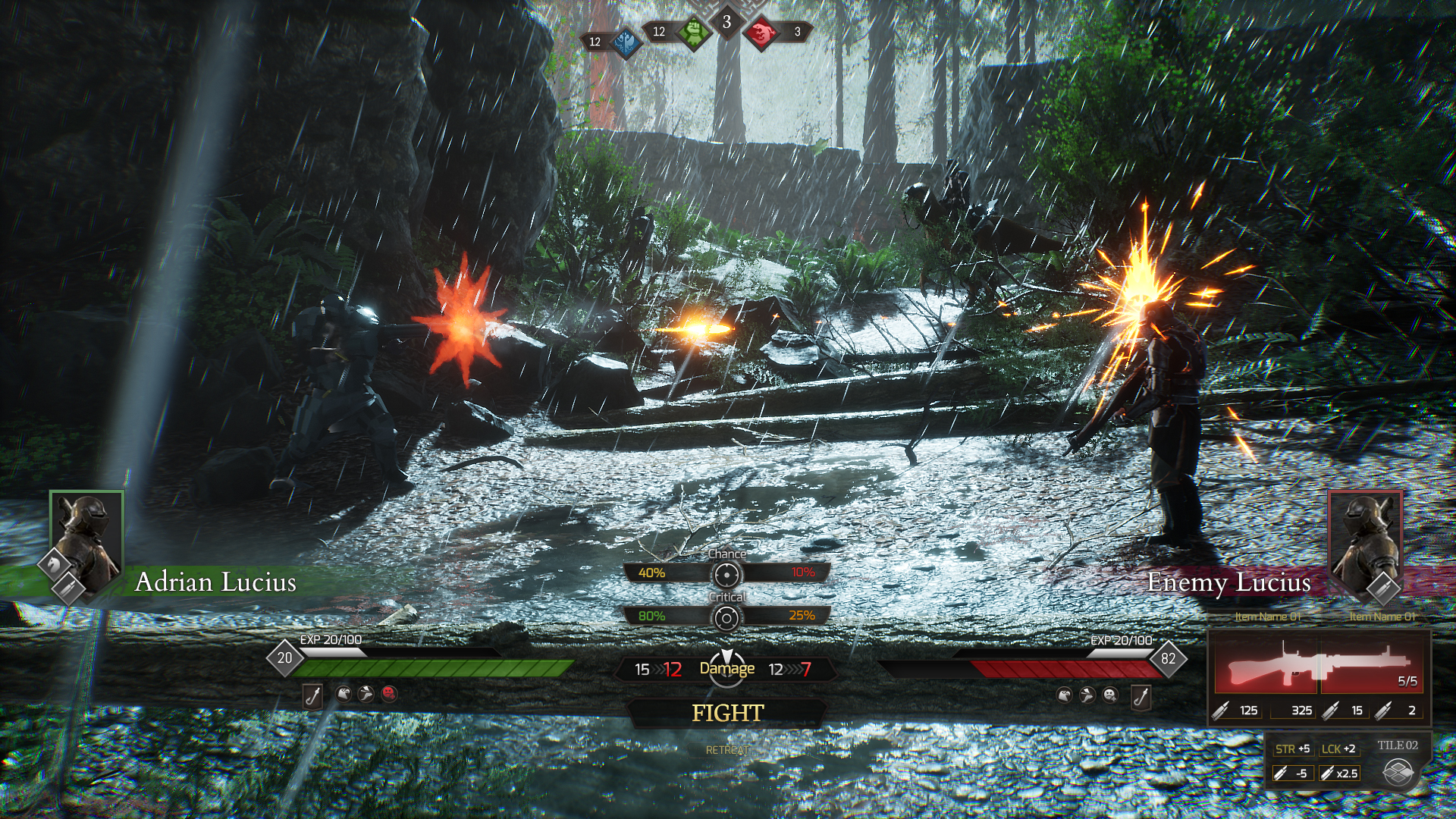Click Adrian's hook item slot

(x=312, y=695)
